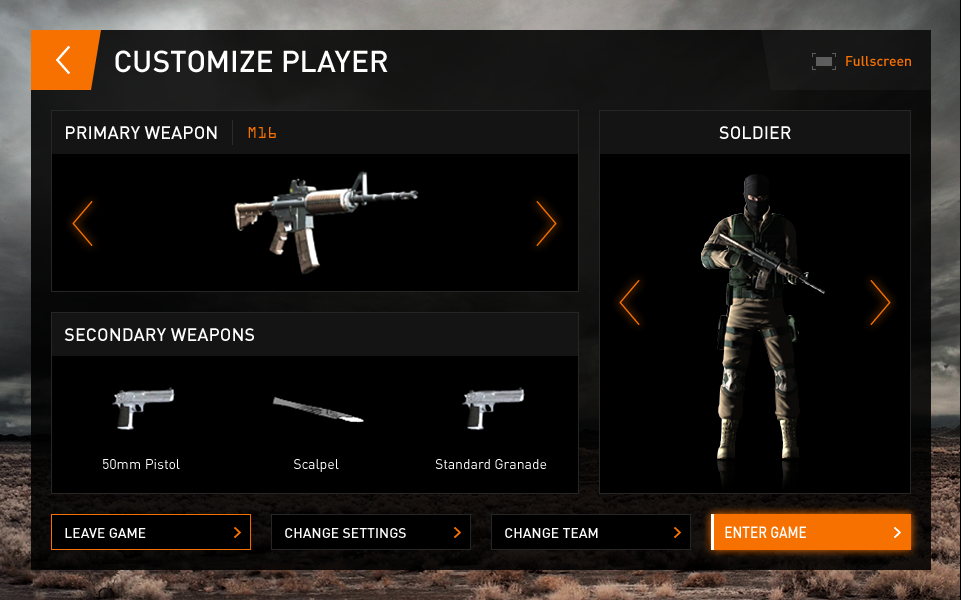The image size is (961, 600).
Task: Pick the Standard Granade secondary weapon
Action: click(x=490, y=425)
